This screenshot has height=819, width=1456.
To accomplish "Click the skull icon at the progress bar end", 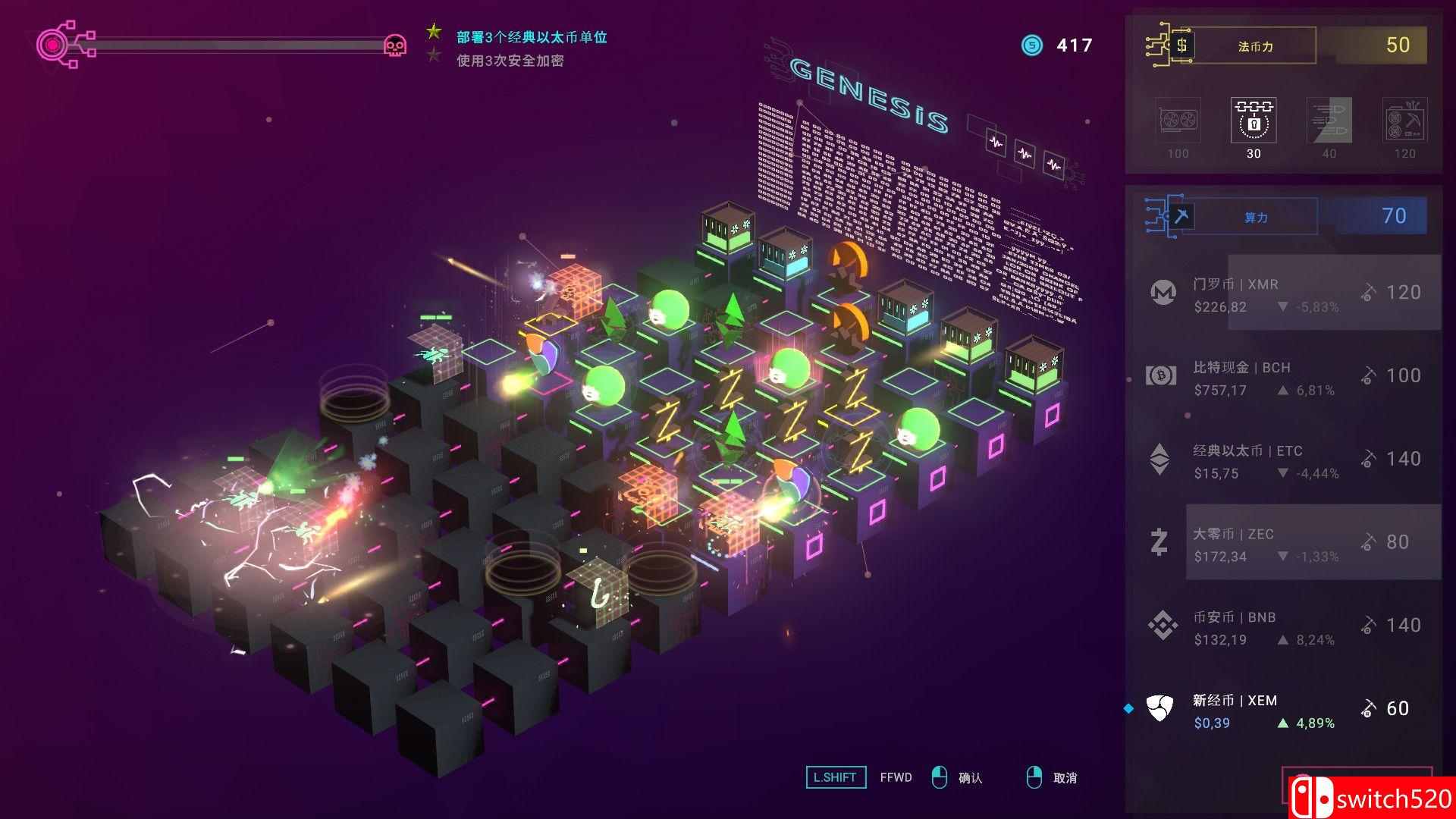I will coord(394,45).
